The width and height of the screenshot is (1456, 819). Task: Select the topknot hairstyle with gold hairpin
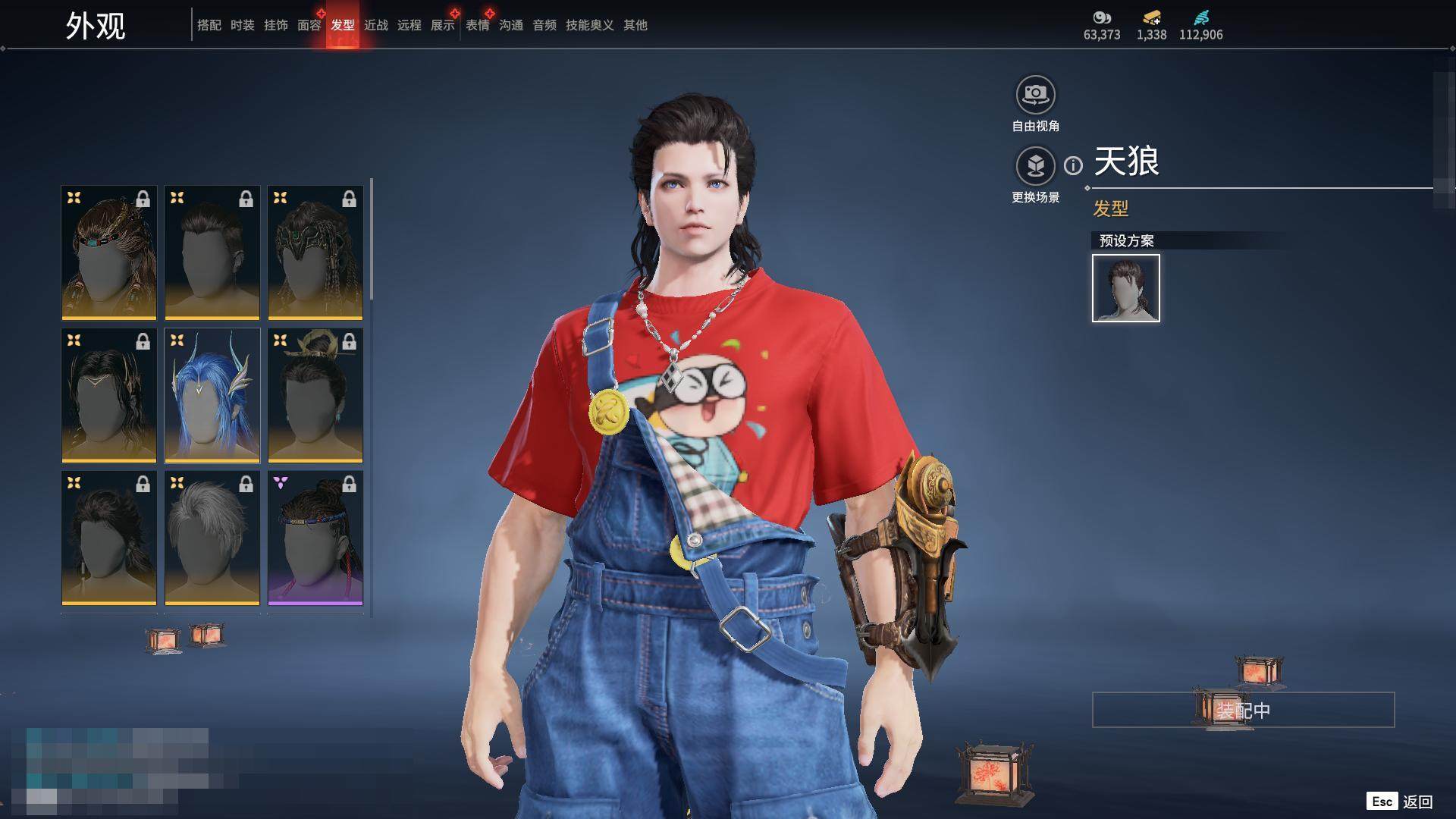315,395
